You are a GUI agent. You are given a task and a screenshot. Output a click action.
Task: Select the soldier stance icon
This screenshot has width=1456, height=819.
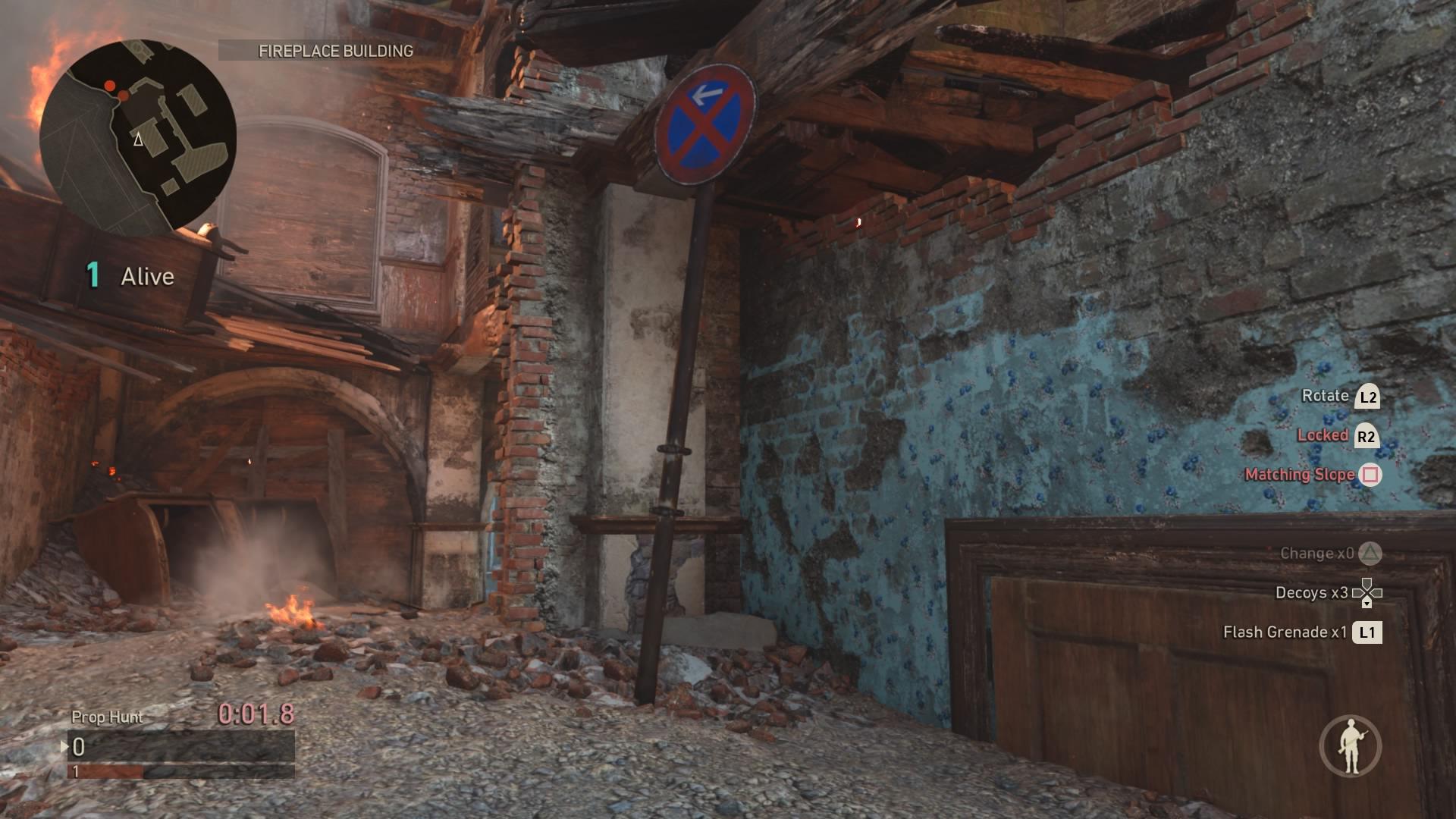click(1351, 745)
